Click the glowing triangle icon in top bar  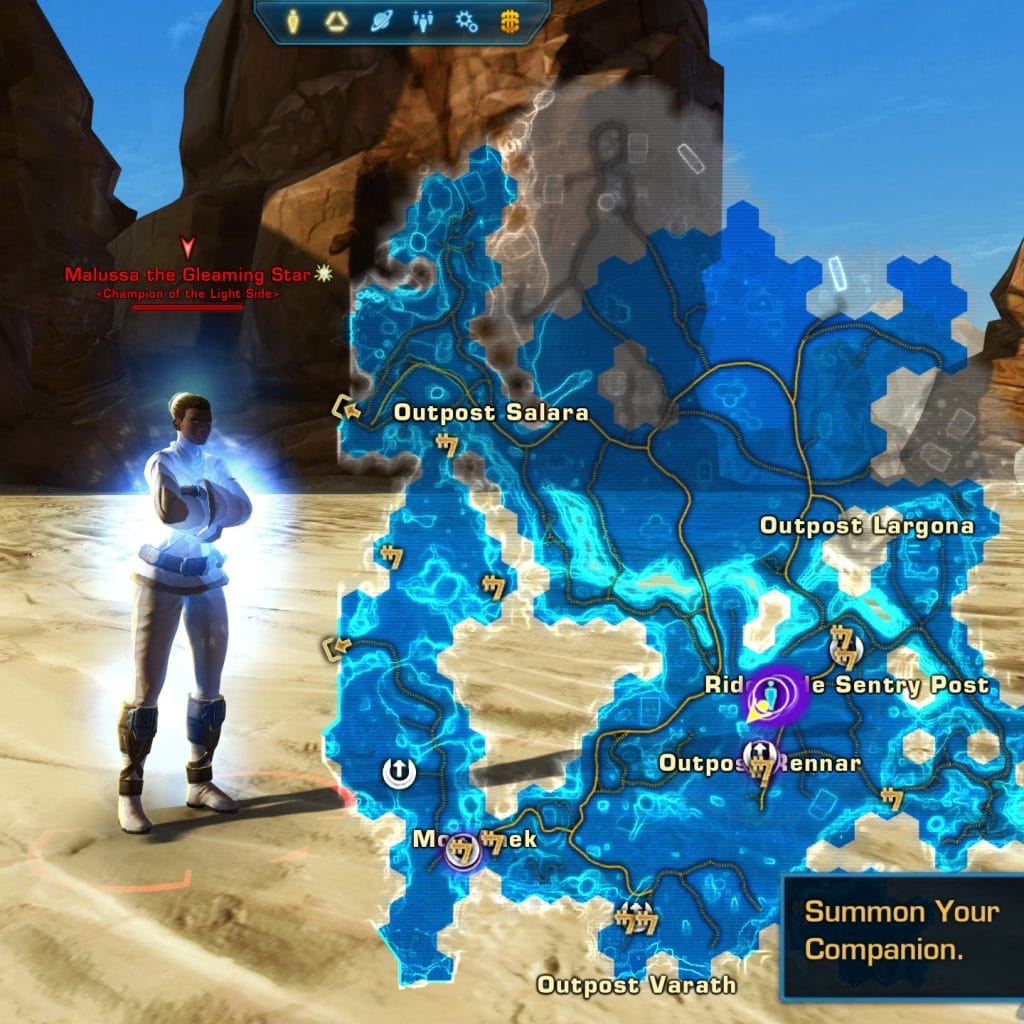(x=335, y=21)
